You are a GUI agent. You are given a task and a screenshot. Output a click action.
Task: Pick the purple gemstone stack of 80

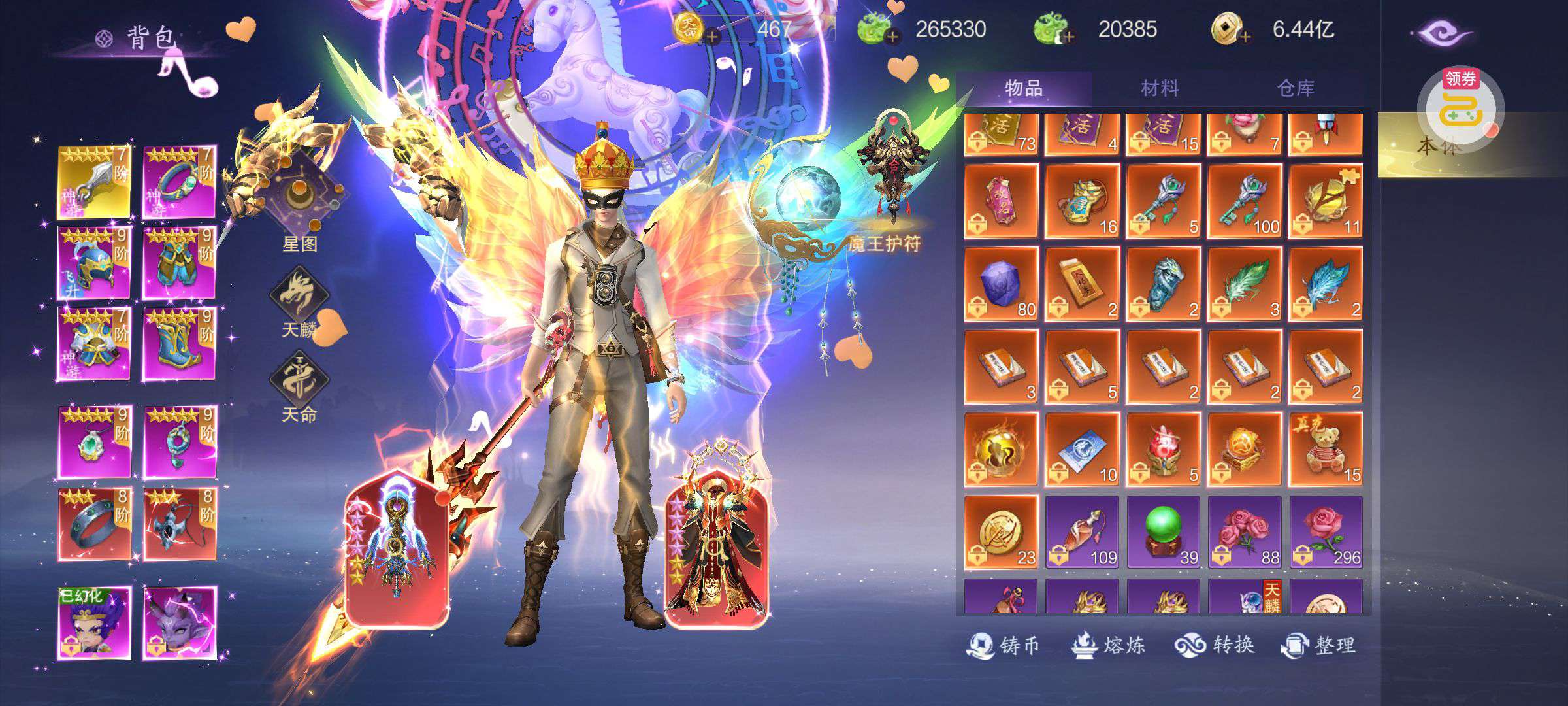pyautogui.click(x=1001, y=284)
